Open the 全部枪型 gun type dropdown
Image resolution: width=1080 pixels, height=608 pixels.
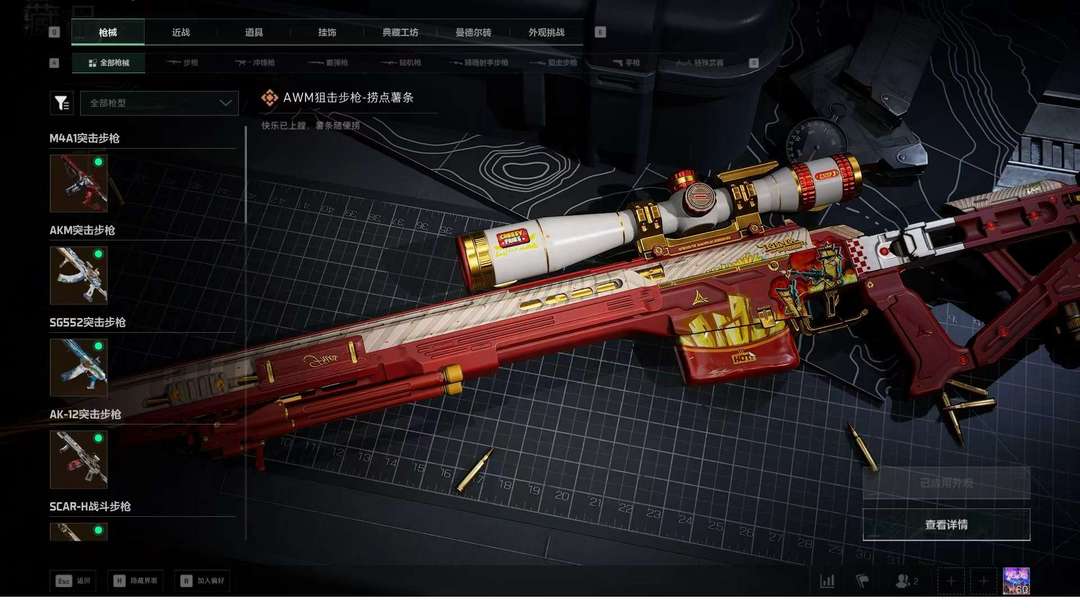[160, 103]
